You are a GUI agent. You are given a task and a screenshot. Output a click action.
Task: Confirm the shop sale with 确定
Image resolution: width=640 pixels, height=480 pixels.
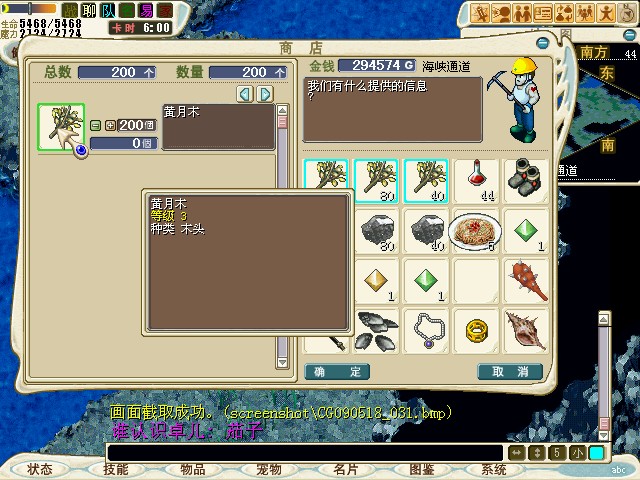(x=337, y=372)
